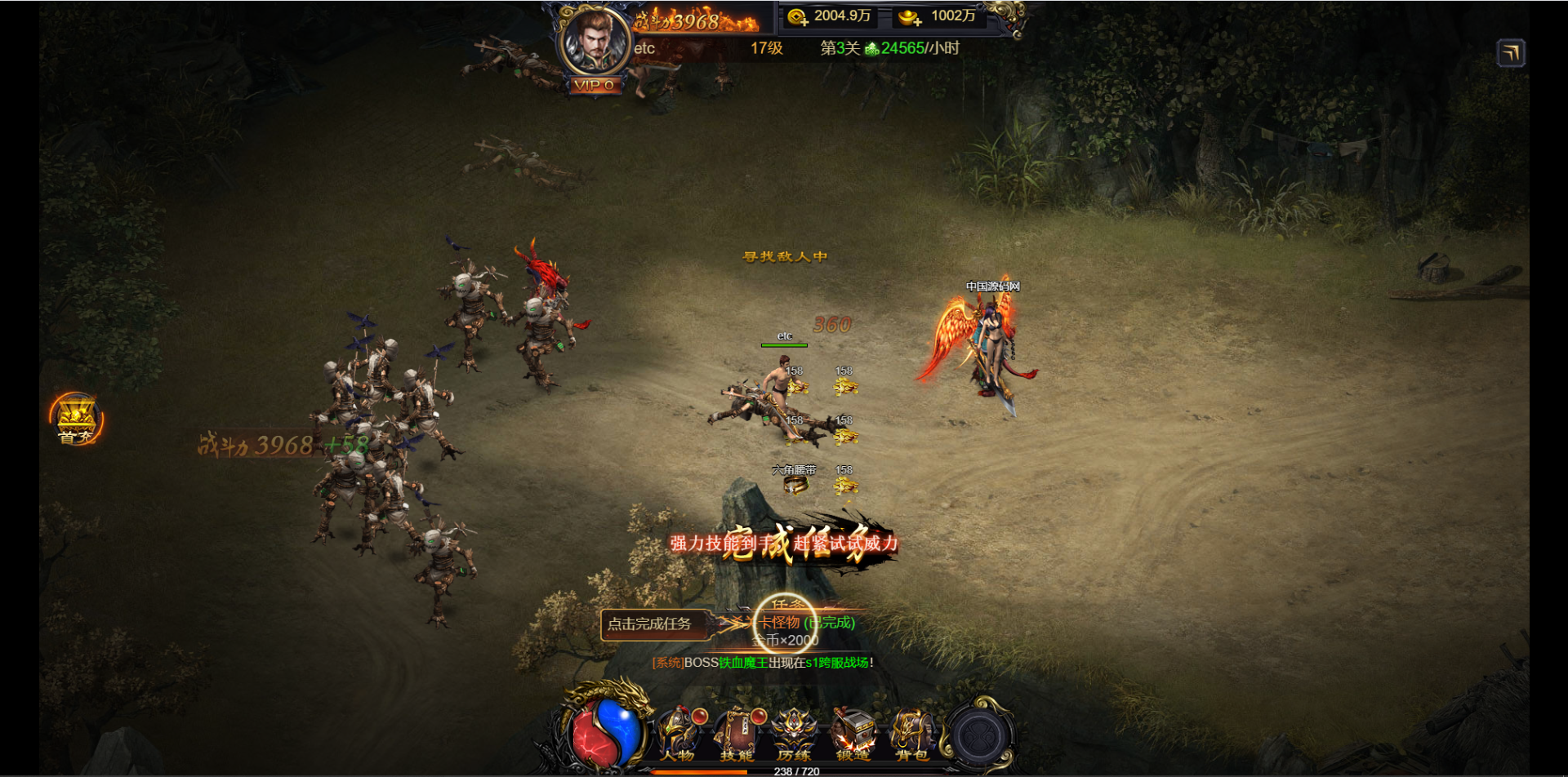Add gold coins with the plus icon

[x=798, y=17]
